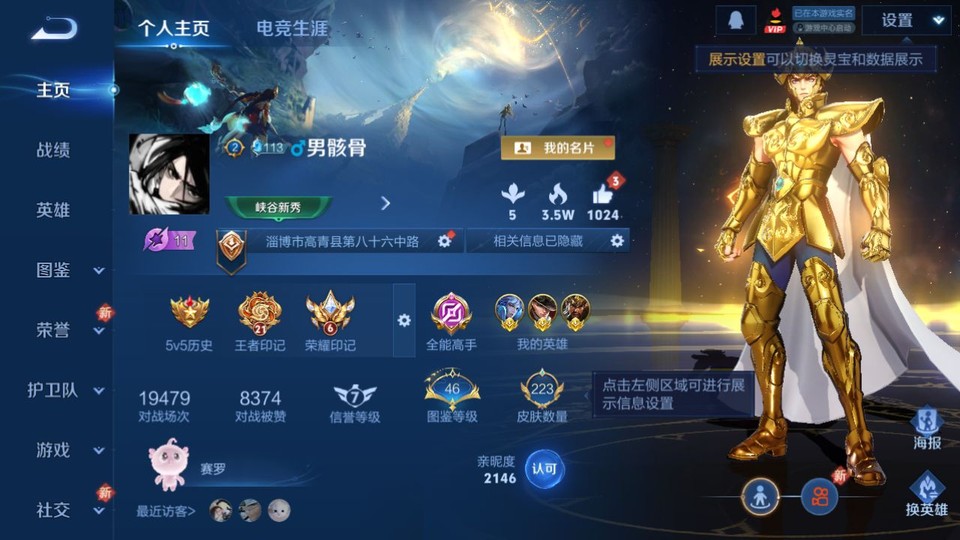Select 英雄 in the sidebar
This screenshot has width=960, height=540.
point(53,210)
